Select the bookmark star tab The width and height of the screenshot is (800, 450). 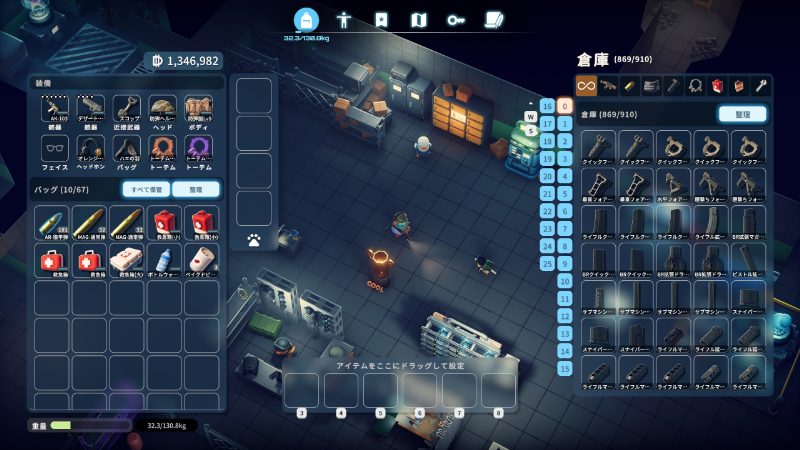pos(381,19)
